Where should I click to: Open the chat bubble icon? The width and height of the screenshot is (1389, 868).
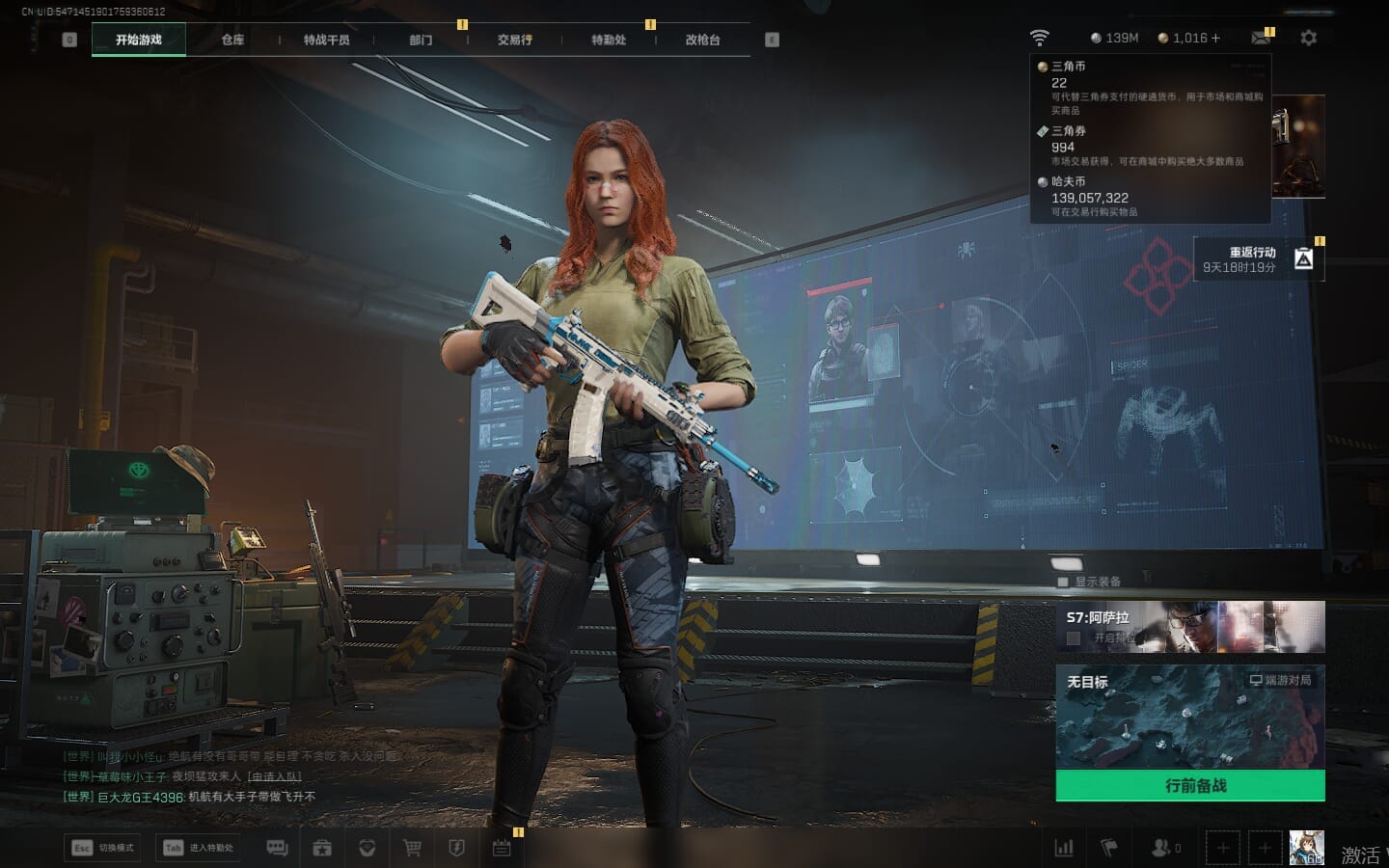277,848
